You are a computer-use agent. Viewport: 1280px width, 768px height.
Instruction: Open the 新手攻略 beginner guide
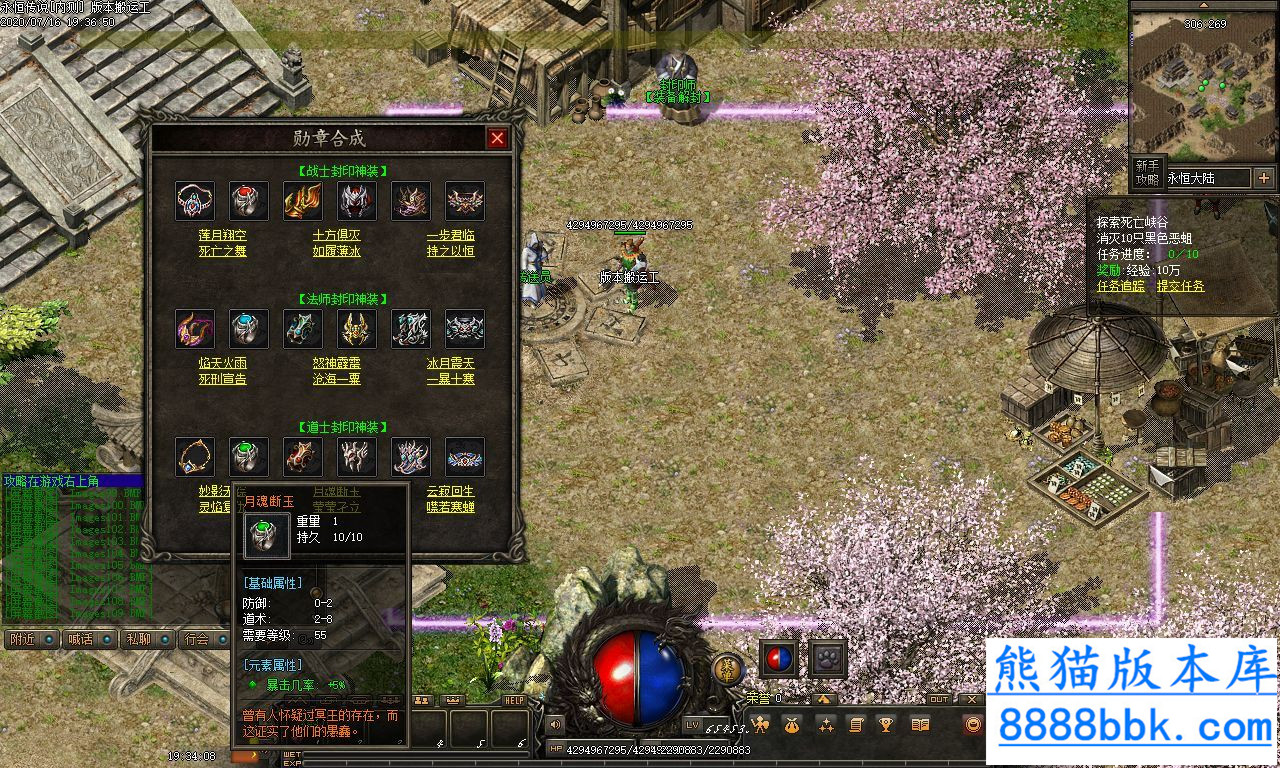tap(1146, 173)
